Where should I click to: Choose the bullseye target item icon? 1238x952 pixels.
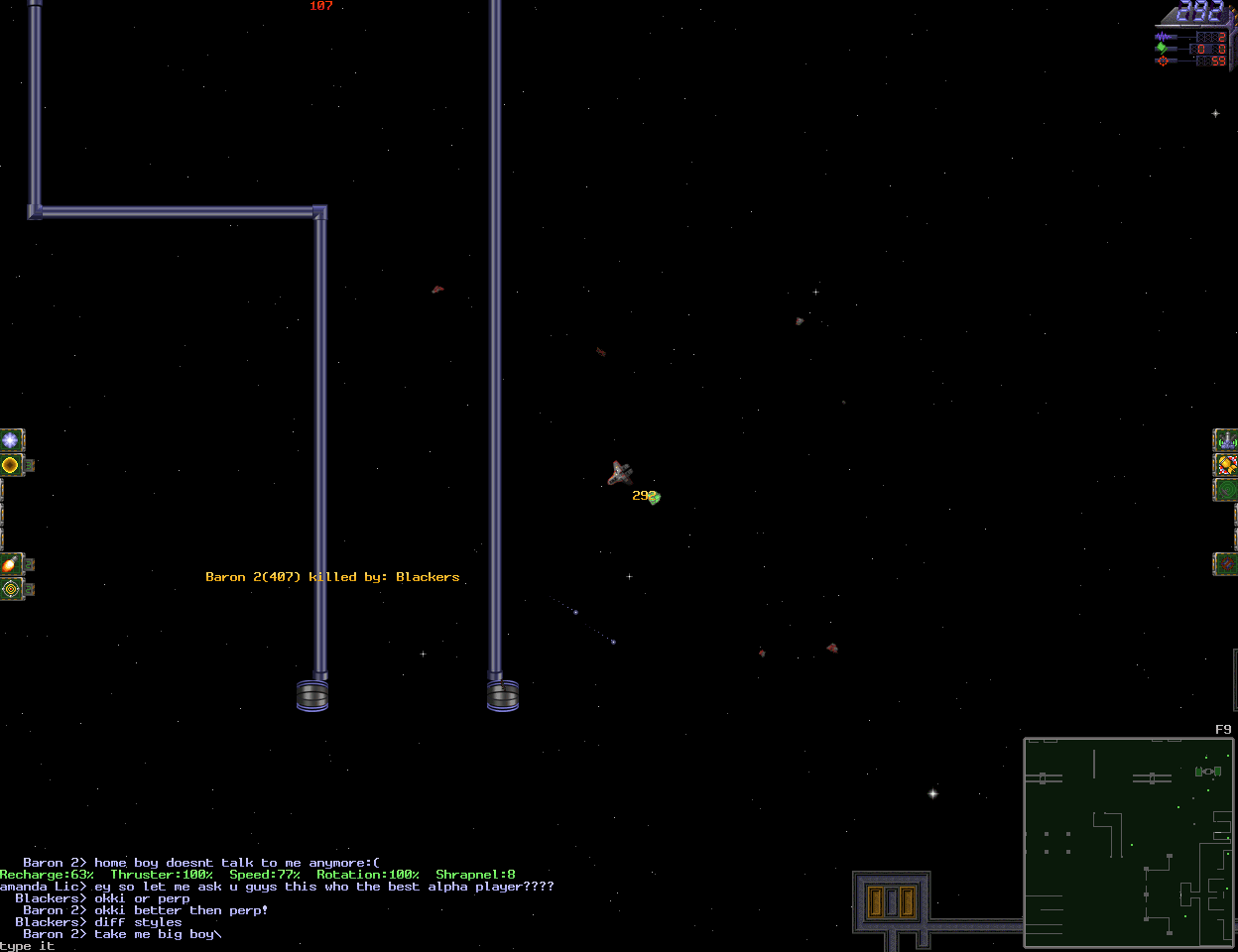tap(11, 589)
